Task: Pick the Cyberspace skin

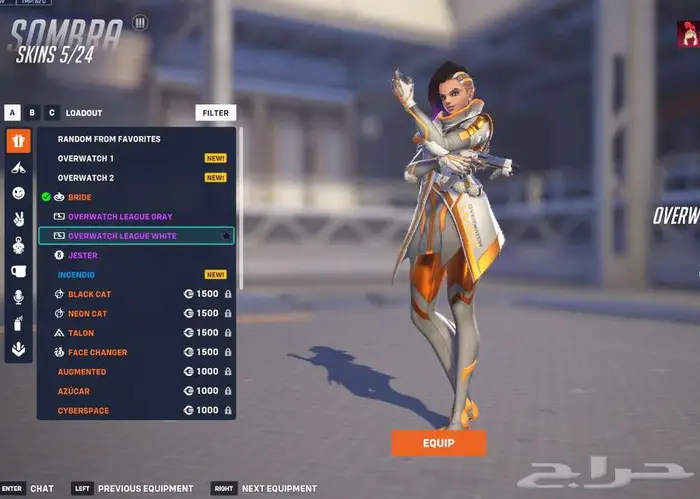Action: (84, 410)
